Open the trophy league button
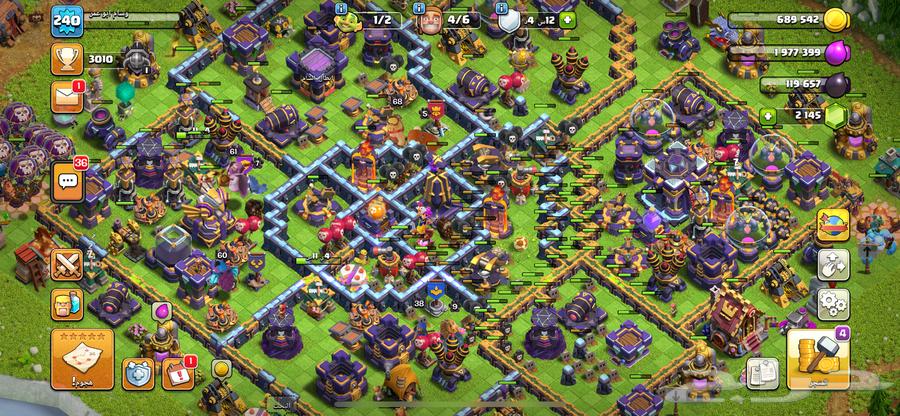 (67, 60)
